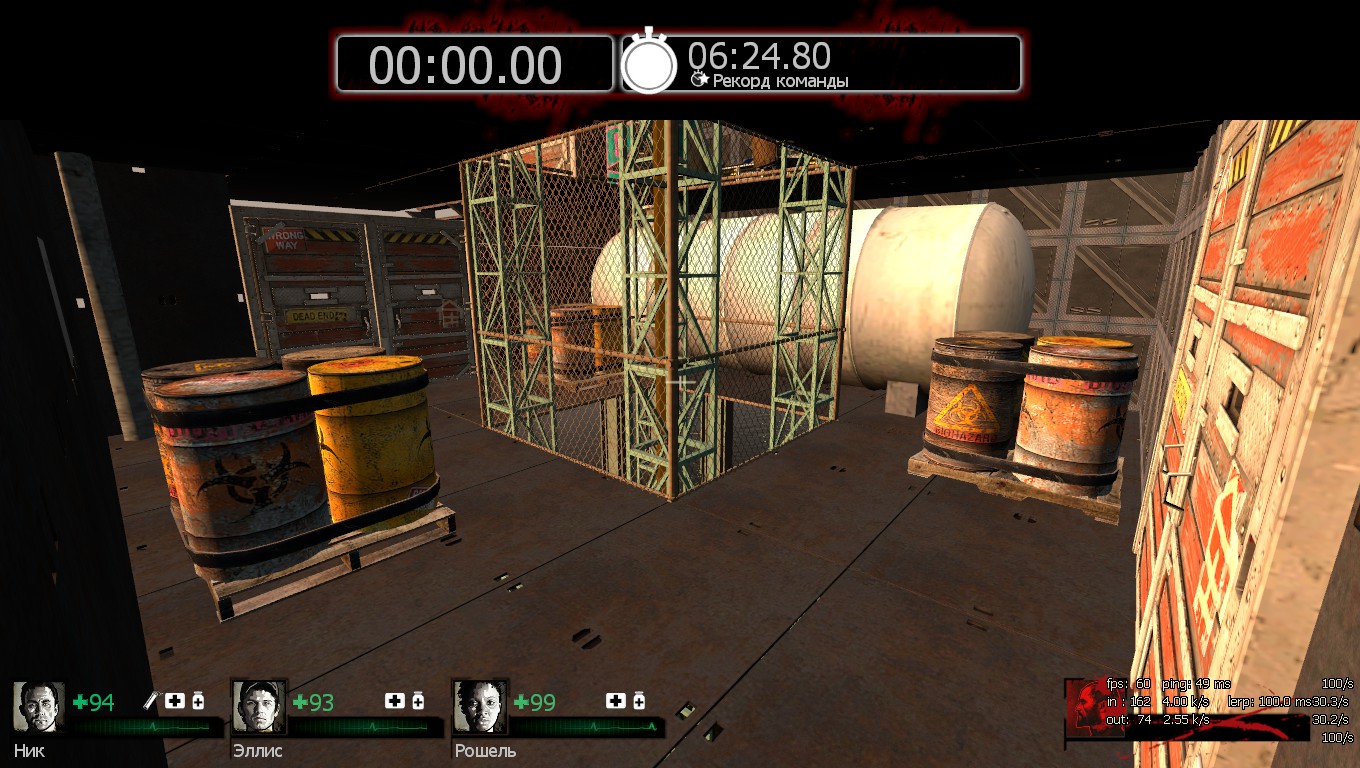Click Nick's pain pills icon
The width and height of the screenshot is (1360, 768).
(198, 701)
